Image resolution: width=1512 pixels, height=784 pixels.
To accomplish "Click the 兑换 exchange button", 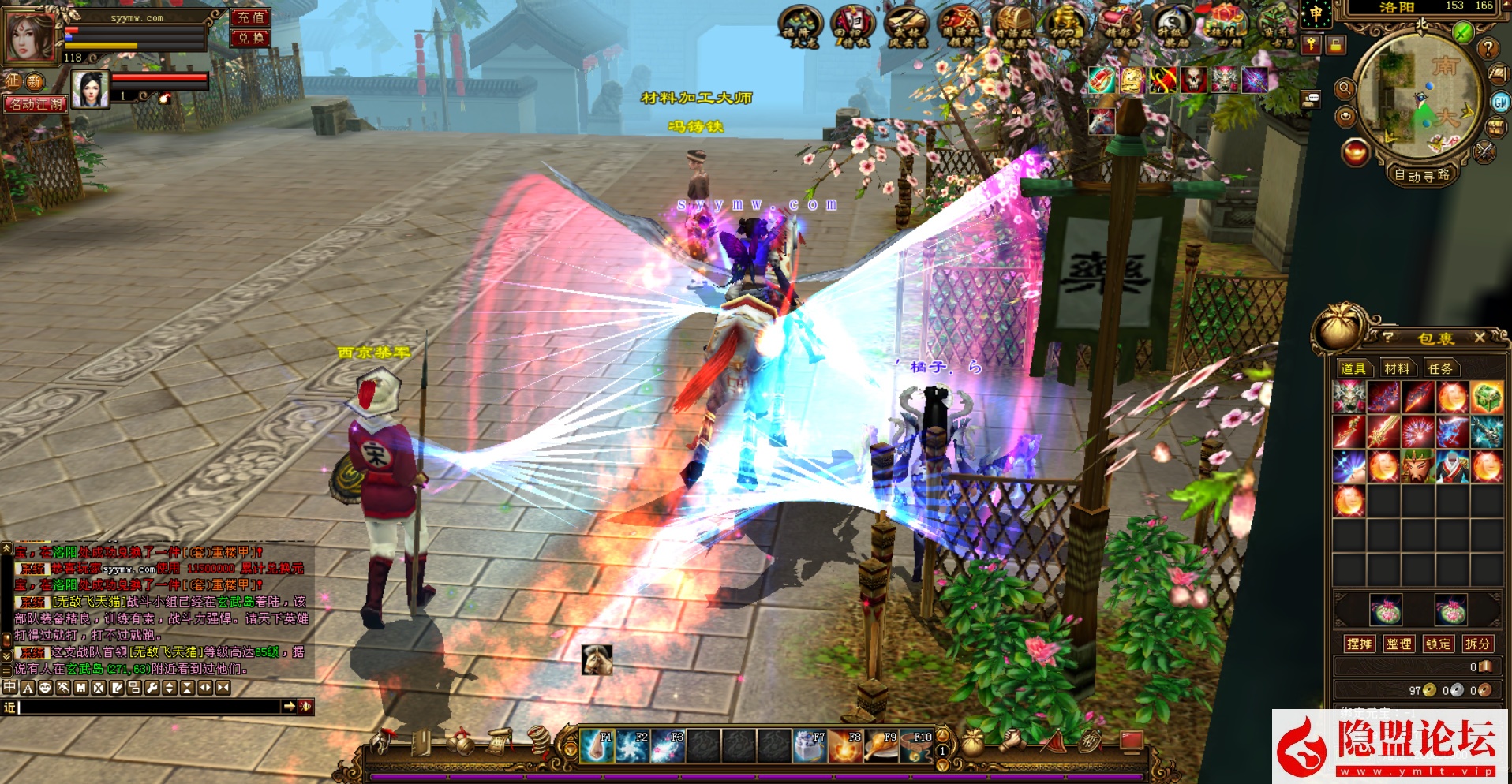I will pos(251,38).
